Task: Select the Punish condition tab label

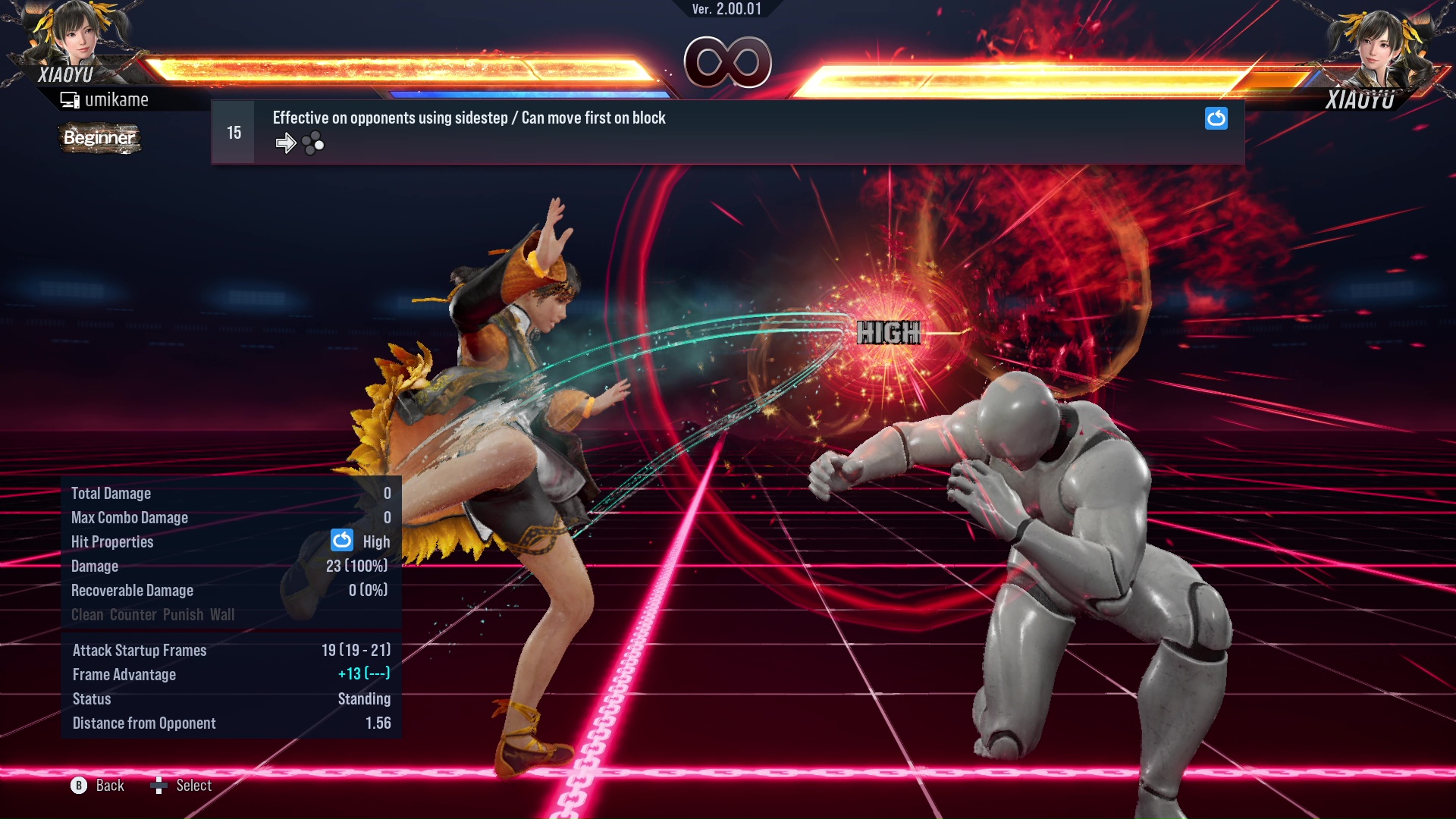Action: [181, 614]
